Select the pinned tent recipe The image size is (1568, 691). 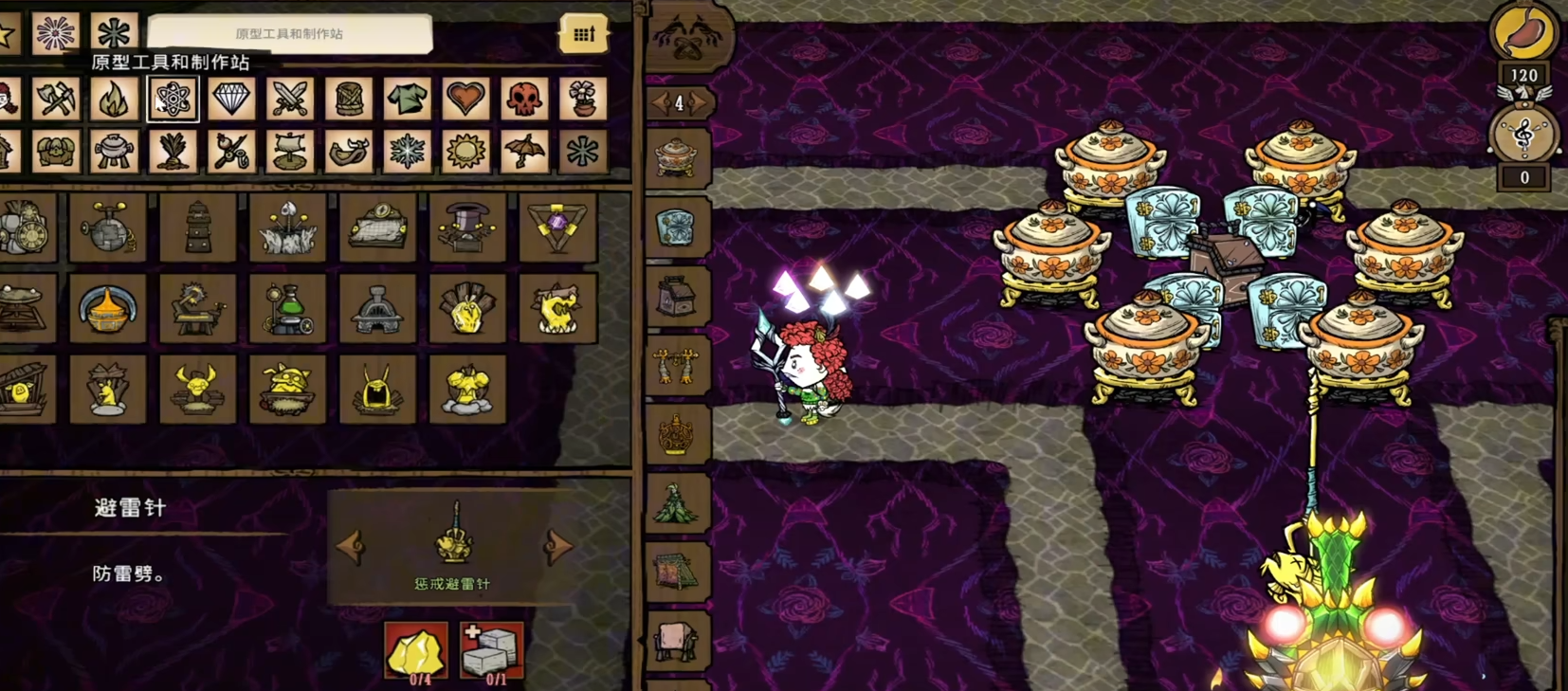point(677,569)
